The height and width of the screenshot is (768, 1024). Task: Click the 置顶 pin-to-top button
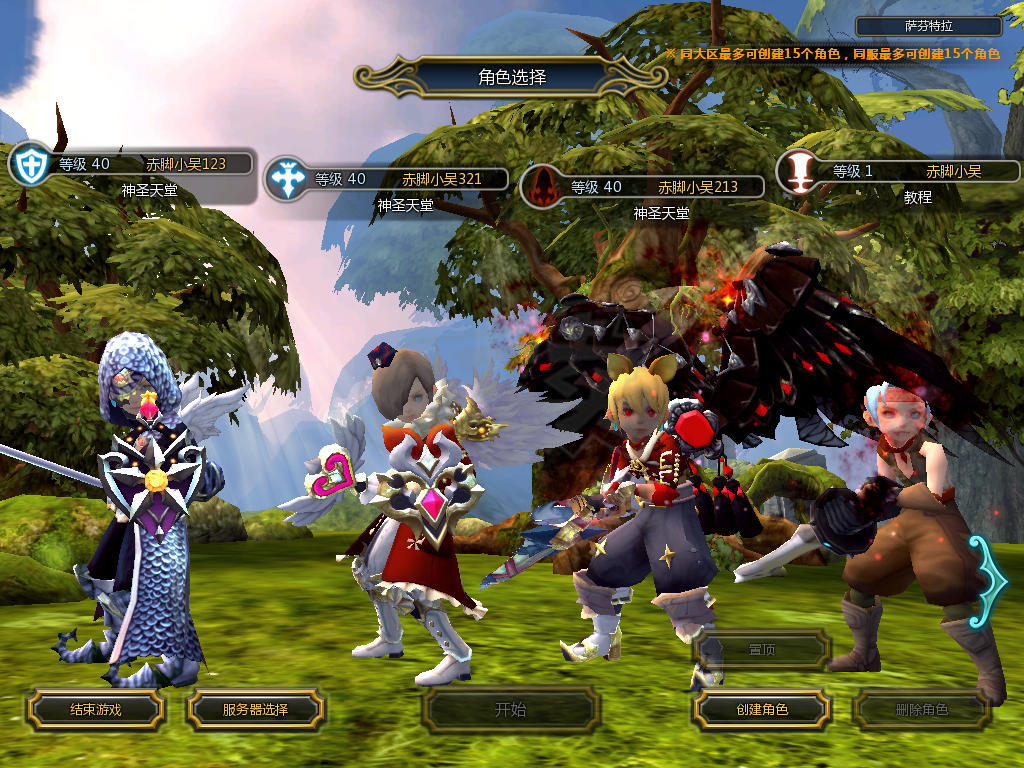coord(762,649)
